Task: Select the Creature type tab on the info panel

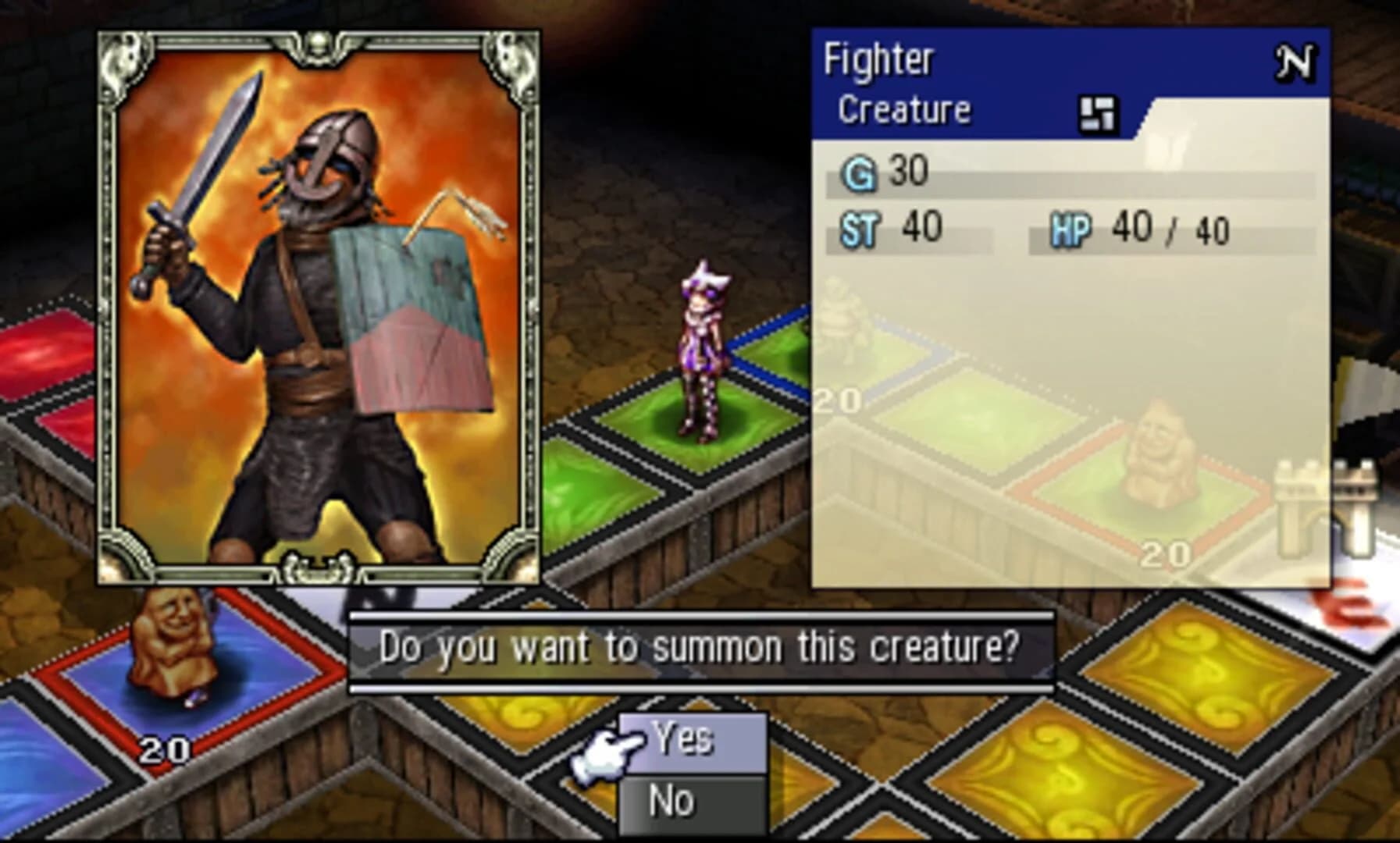Action: tap(903, 110)
